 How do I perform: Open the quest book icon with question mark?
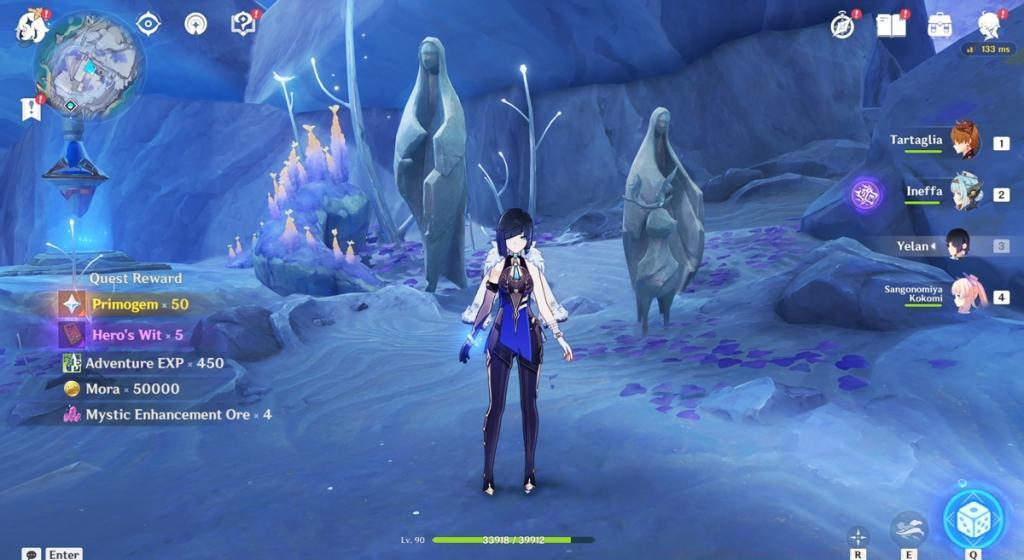243,24
